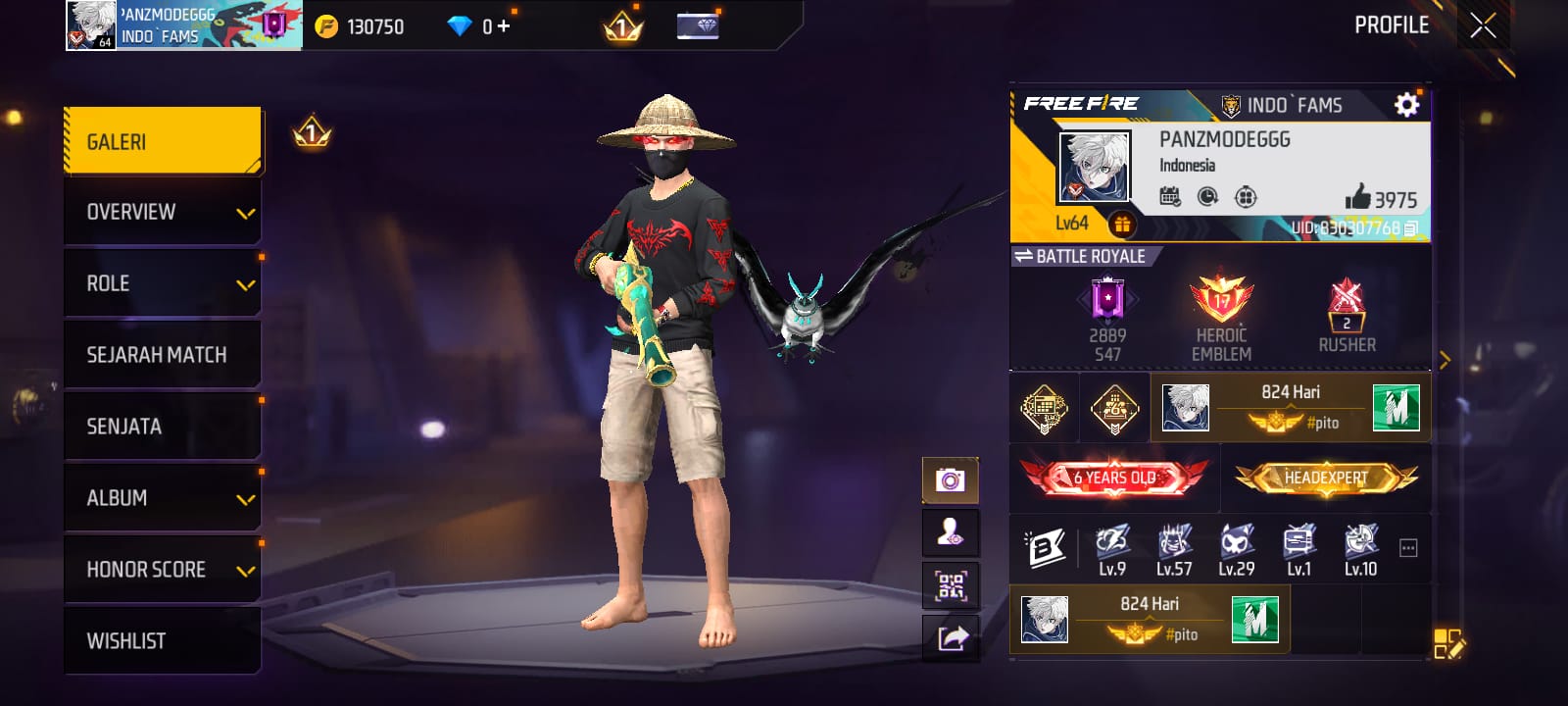
Task: Open Sejarah Match history
Action: pos(163,355)
